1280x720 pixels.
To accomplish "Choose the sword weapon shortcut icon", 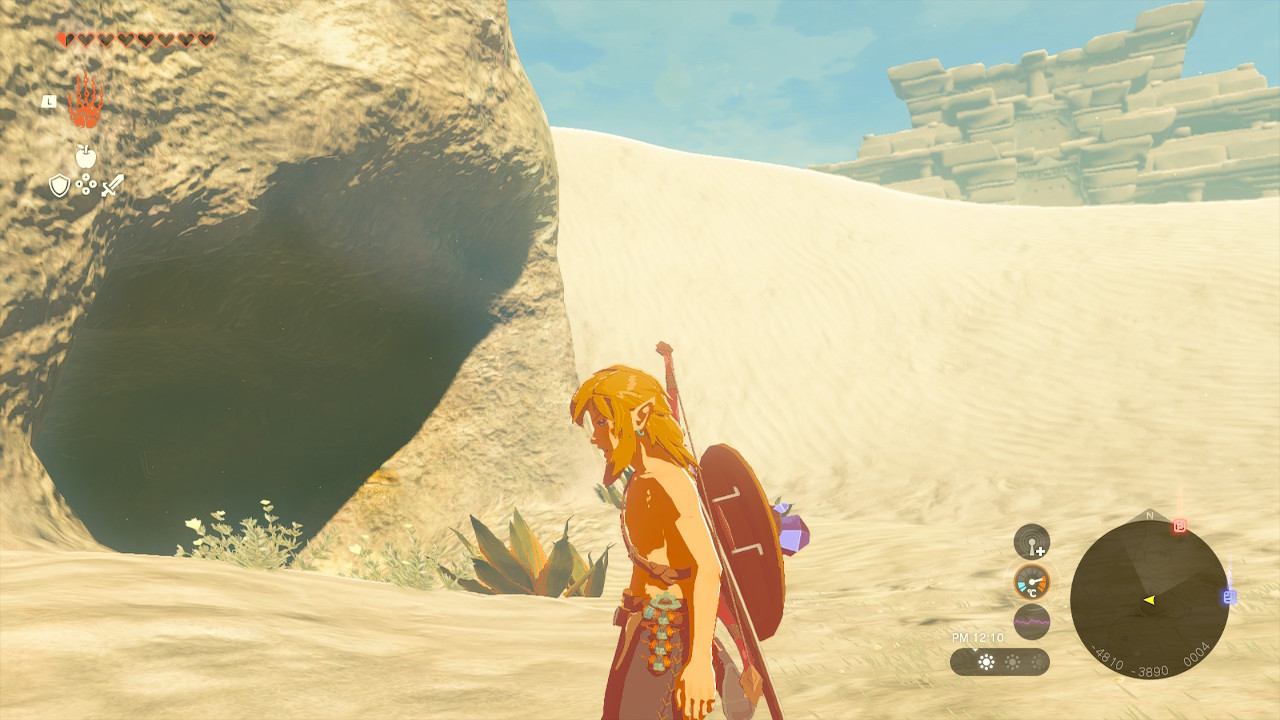I will (112, 185).
